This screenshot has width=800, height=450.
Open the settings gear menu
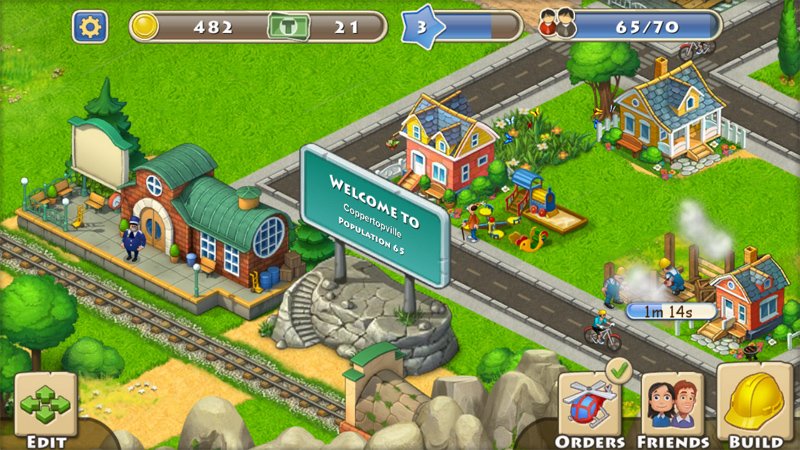[x=90, y=26]
